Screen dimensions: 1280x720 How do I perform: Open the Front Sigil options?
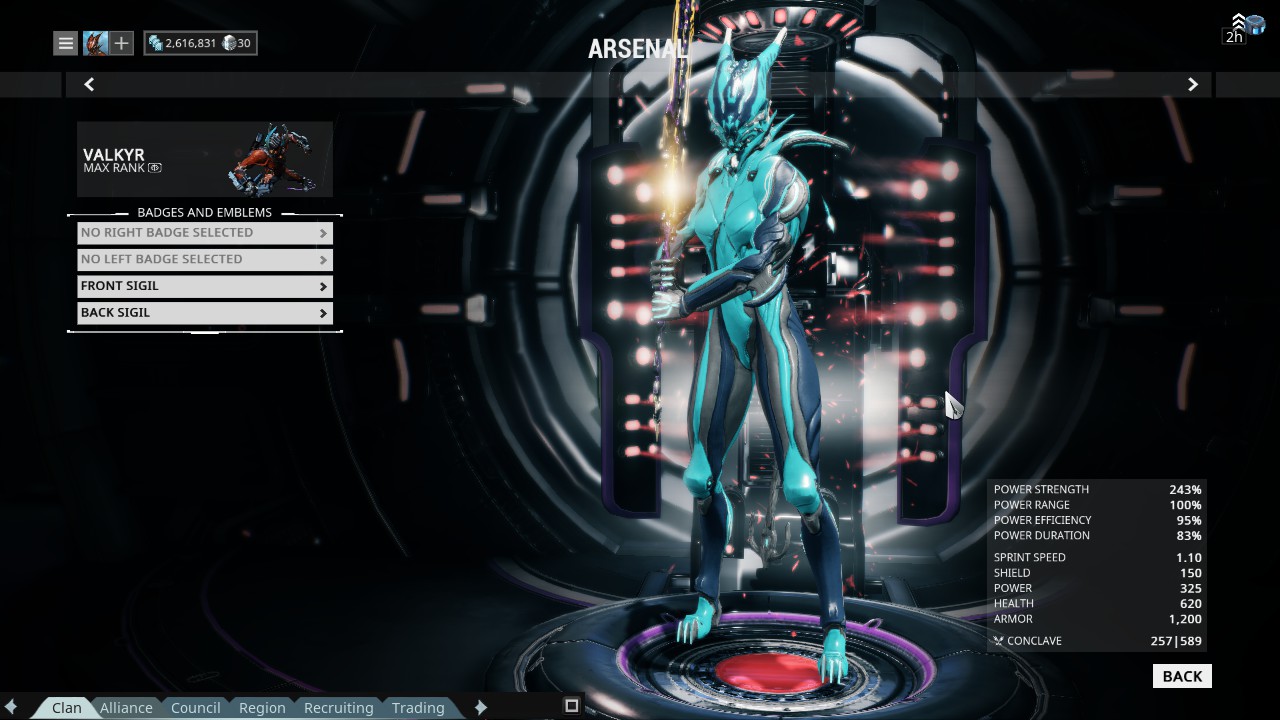[205, 286]
